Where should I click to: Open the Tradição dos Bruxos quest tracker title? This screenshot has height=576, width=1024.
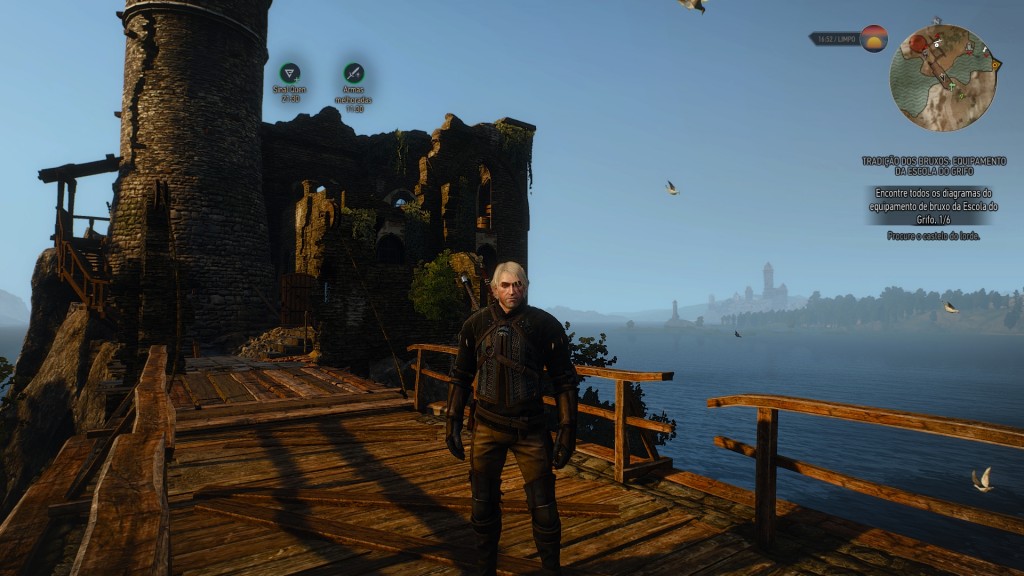(934, 165)
